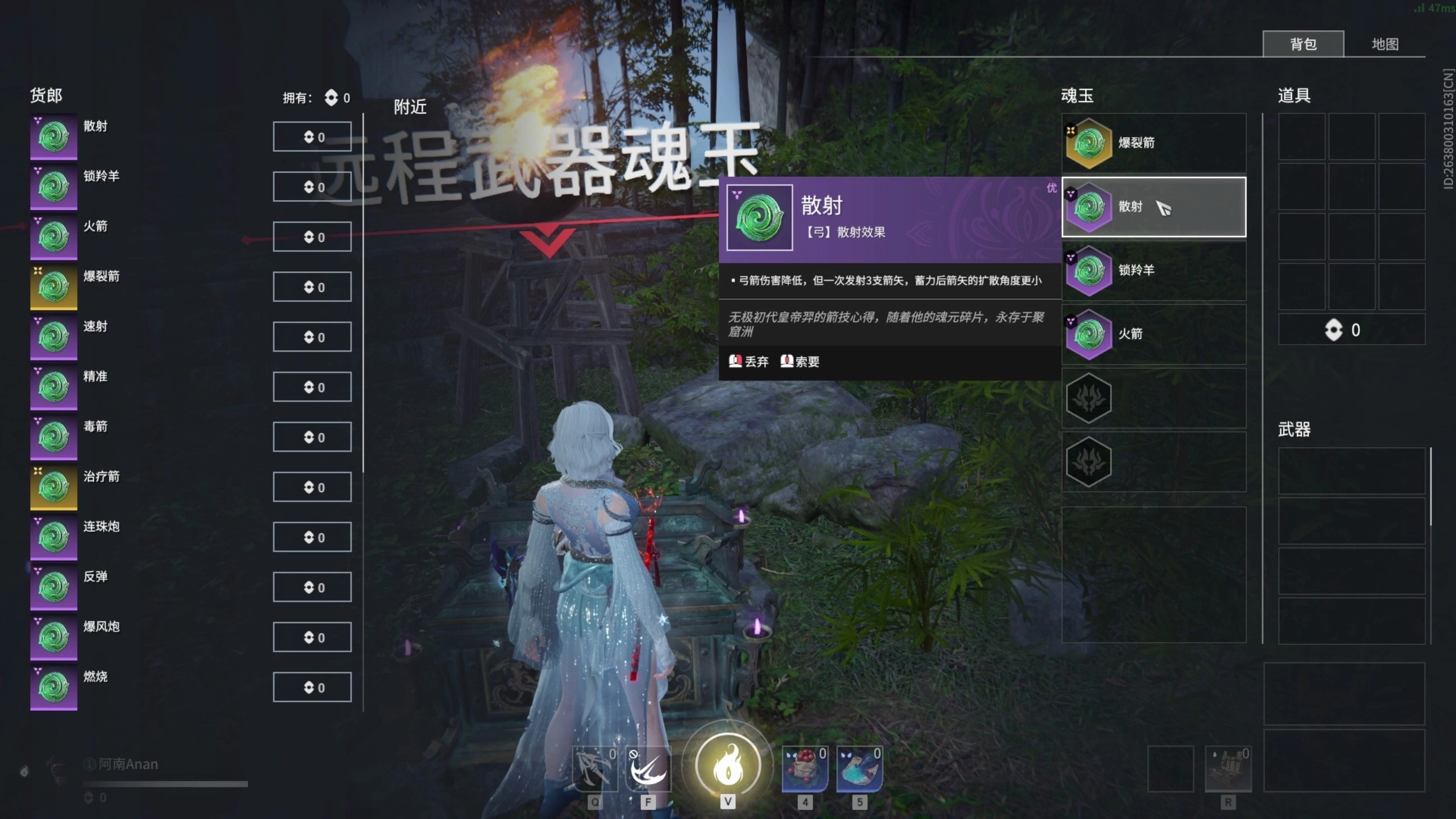Select the 连珠炮 soul jade icon
This screenshot has height=819, width=1456.
[54, 536]
